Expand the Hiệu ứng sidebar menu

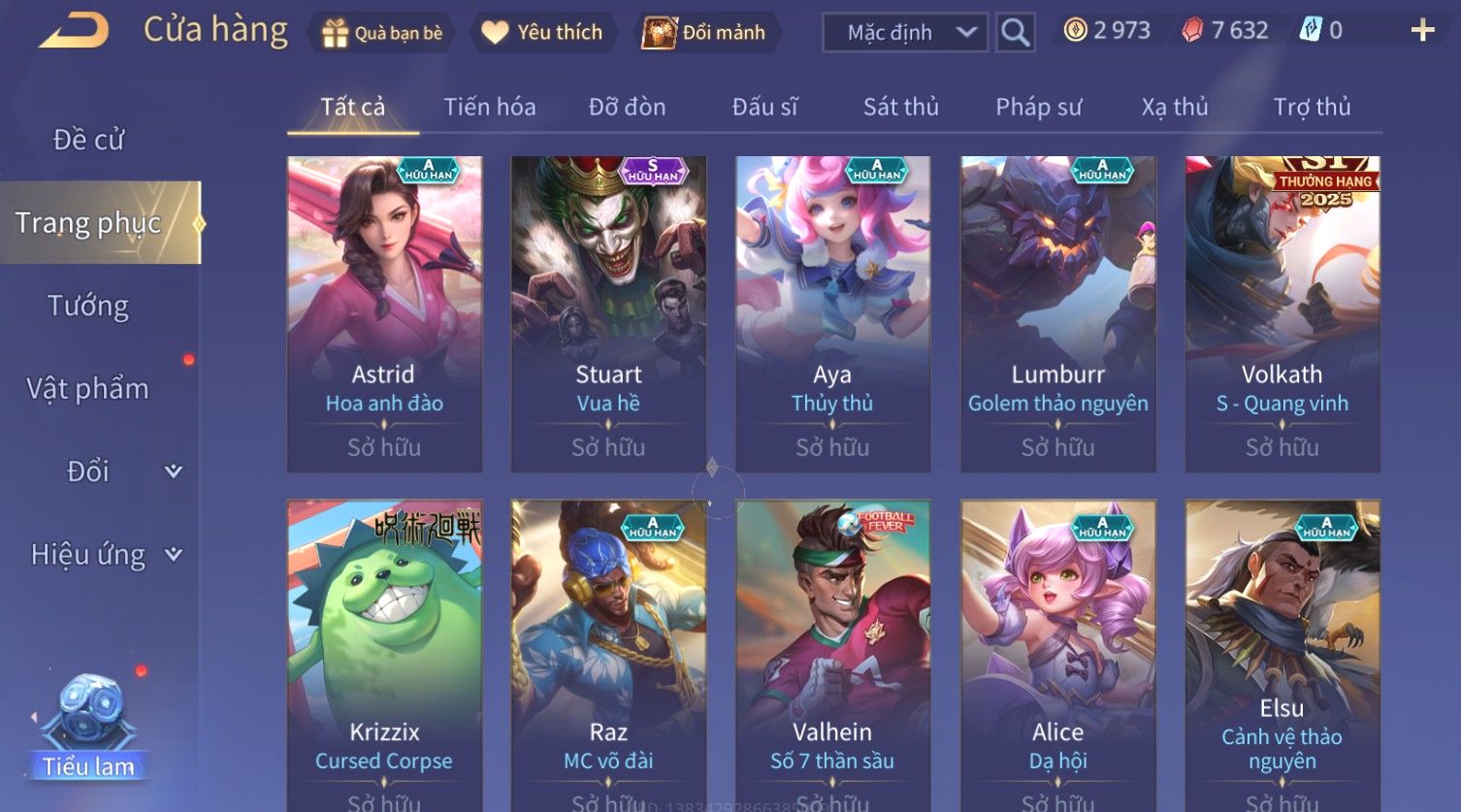click(105, 555)
